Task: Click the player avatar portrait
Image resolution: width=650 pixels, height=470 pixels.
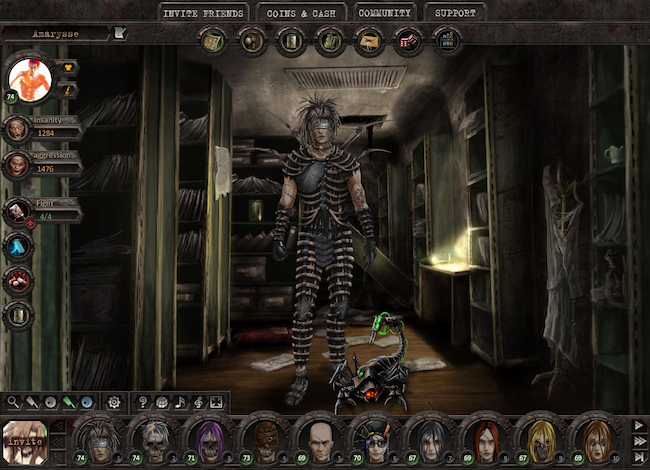Action: [x=29, y=80]
